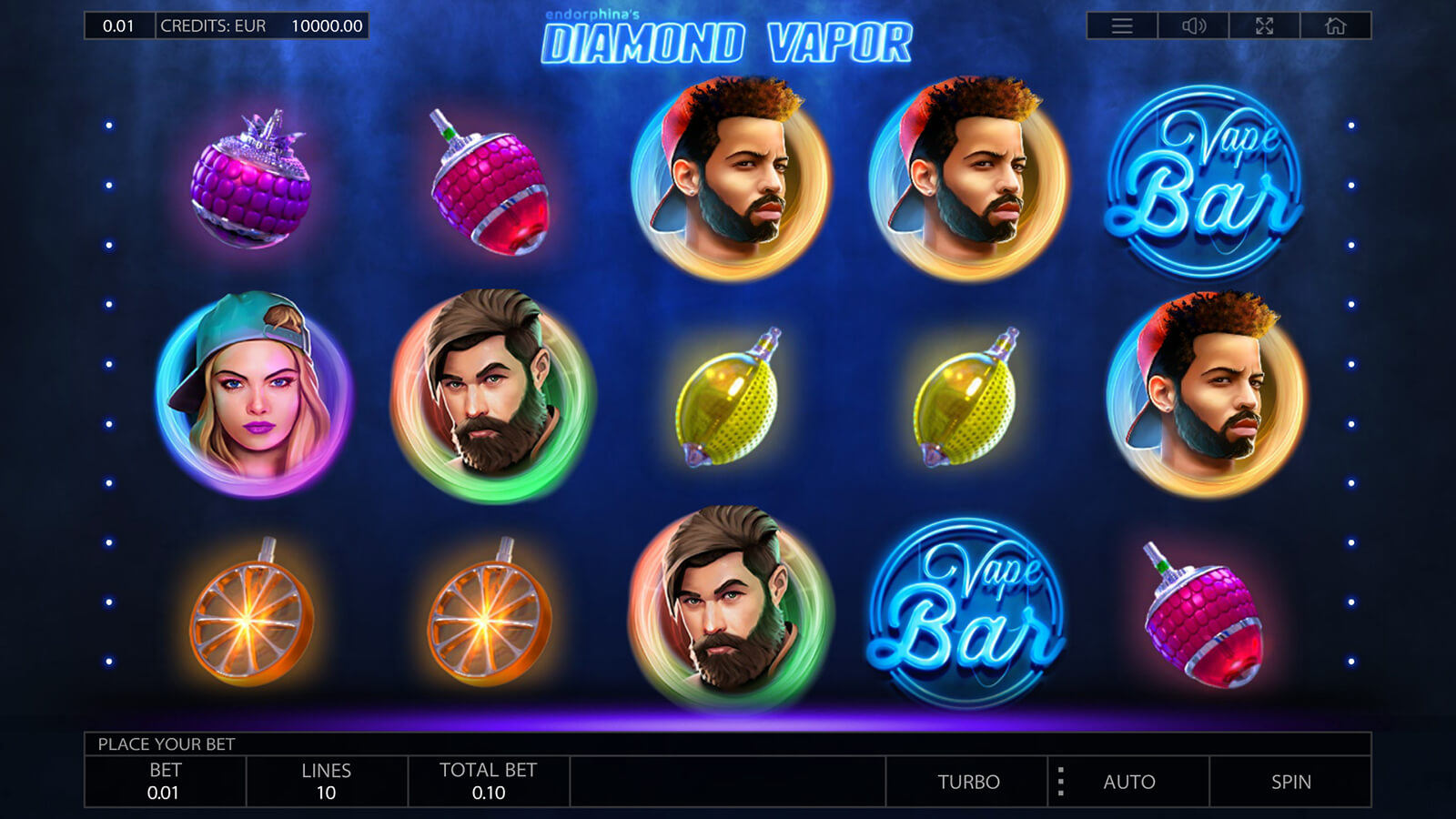Start autoplay with the AUTO button
The width and height of the screenshot is (1456, 819).
coord(1129,782)
